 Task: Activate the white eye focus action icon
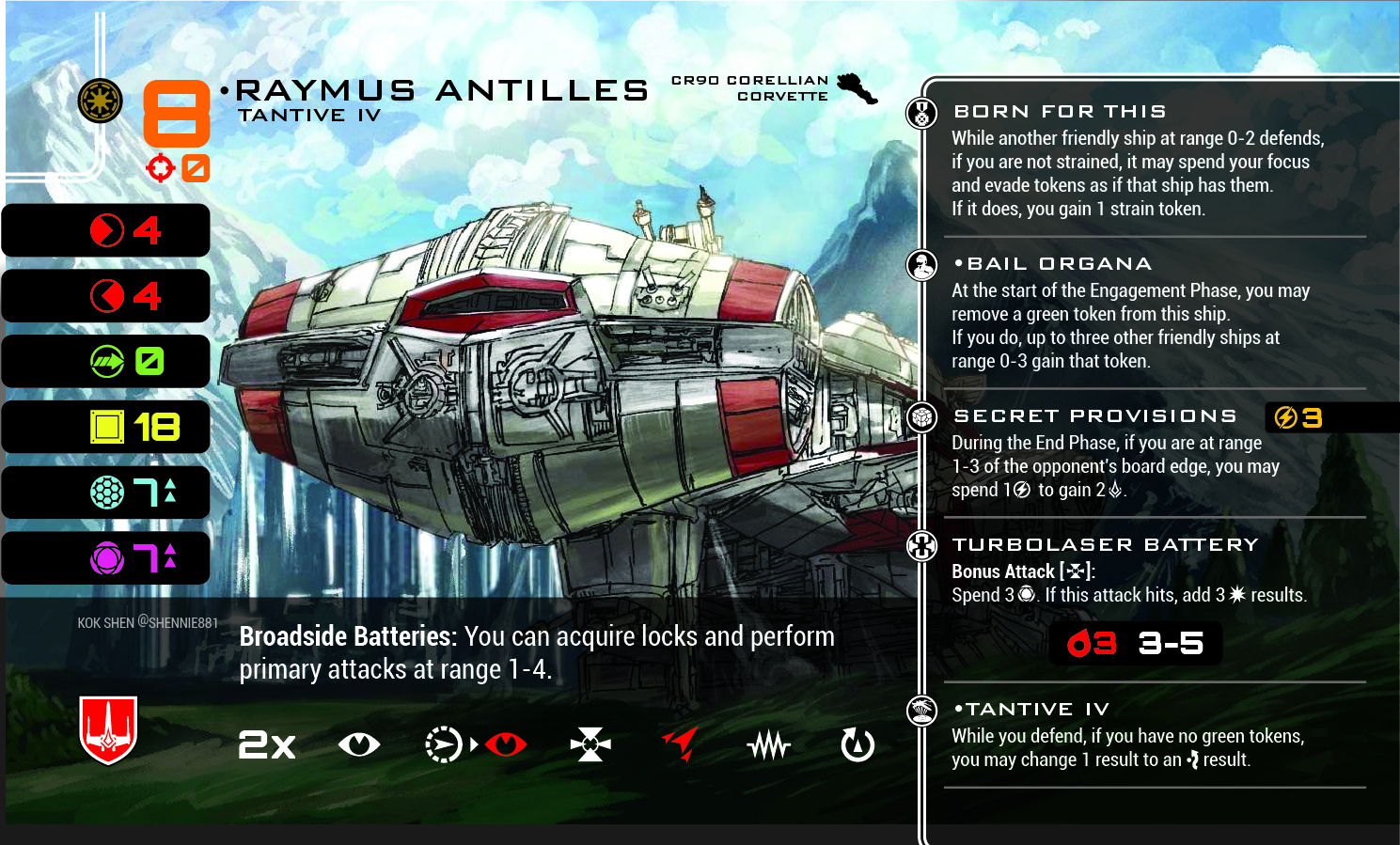tap(359, 745)
